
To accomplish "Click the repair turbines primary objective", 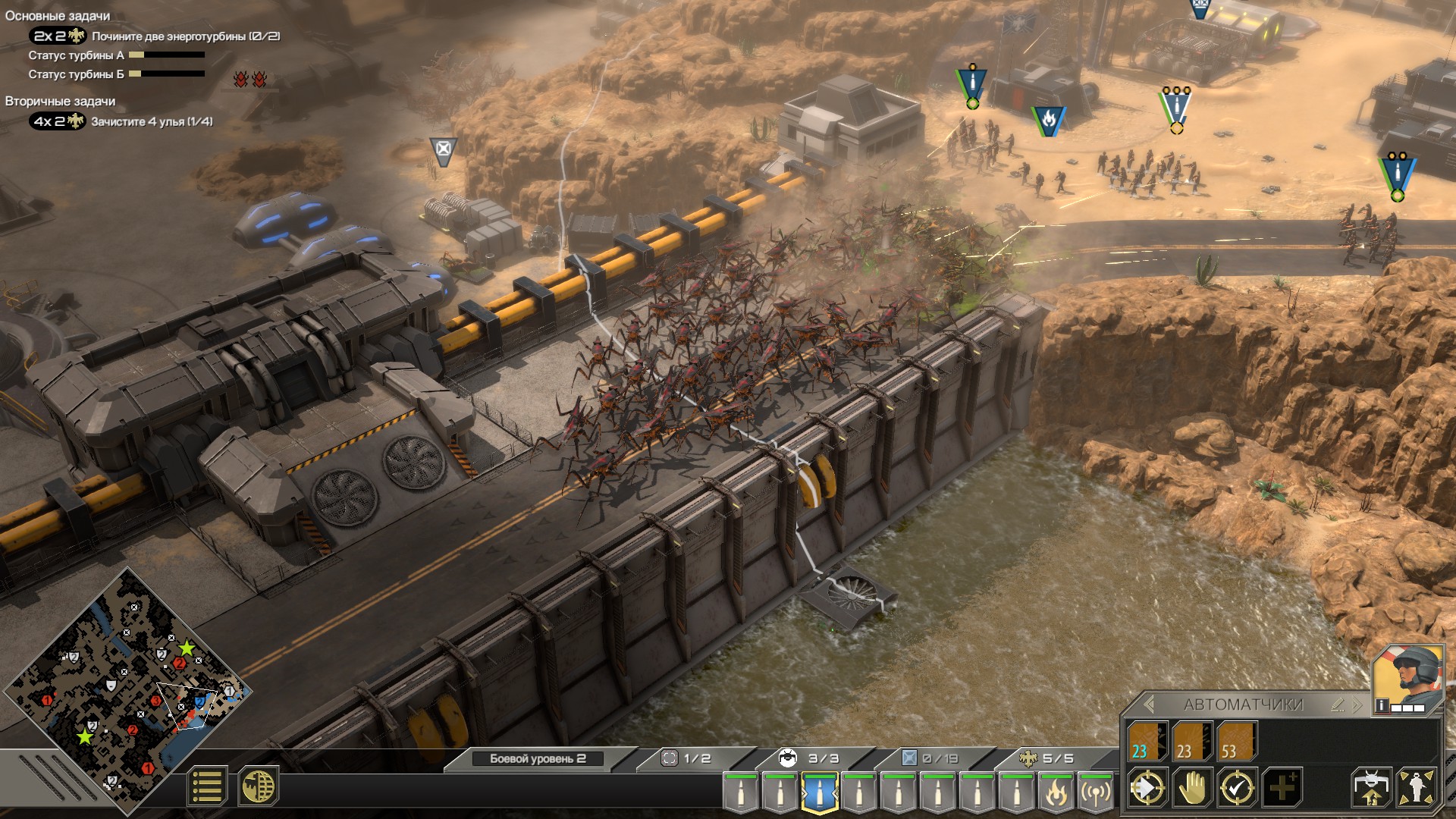I will pos(185,36).
